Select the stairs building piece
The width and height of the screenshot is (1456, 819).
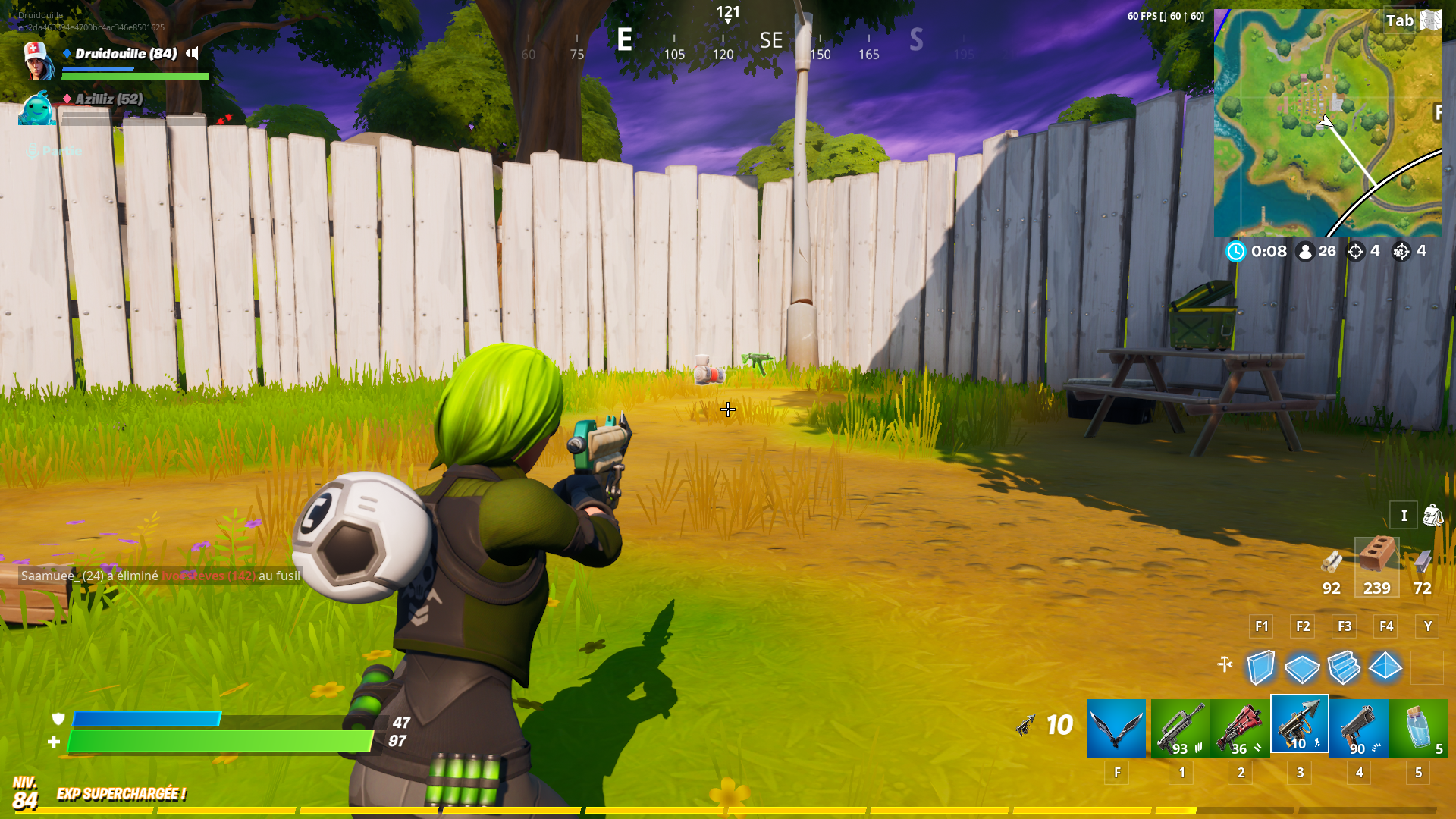(x=1344, y=667)
